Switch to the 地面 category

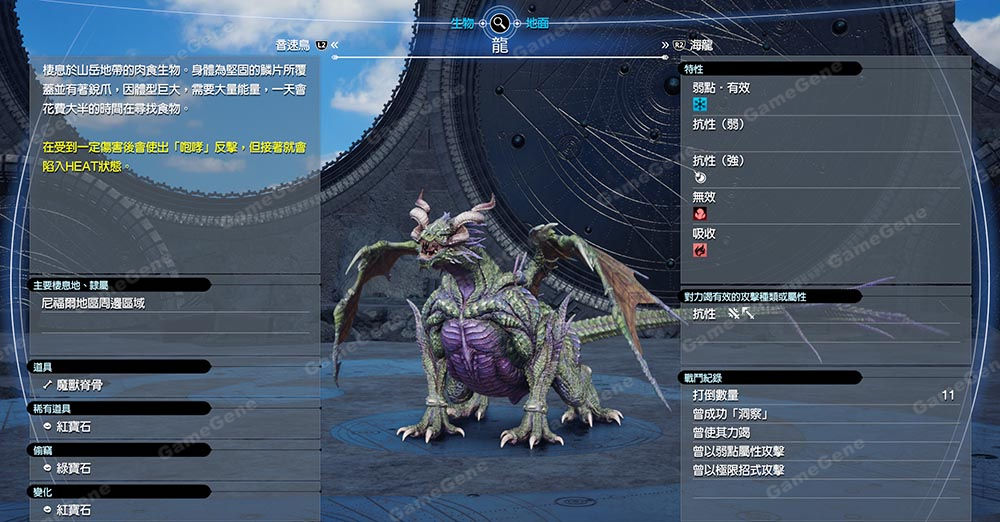tap(537, 22)
